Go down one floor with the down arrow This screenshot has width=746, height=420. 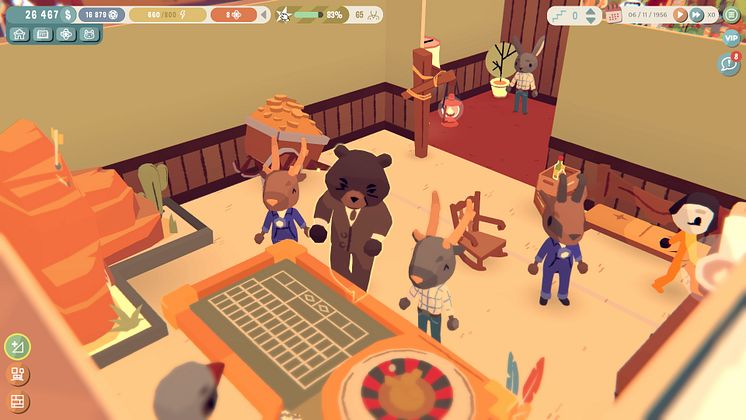coord(590,20)
